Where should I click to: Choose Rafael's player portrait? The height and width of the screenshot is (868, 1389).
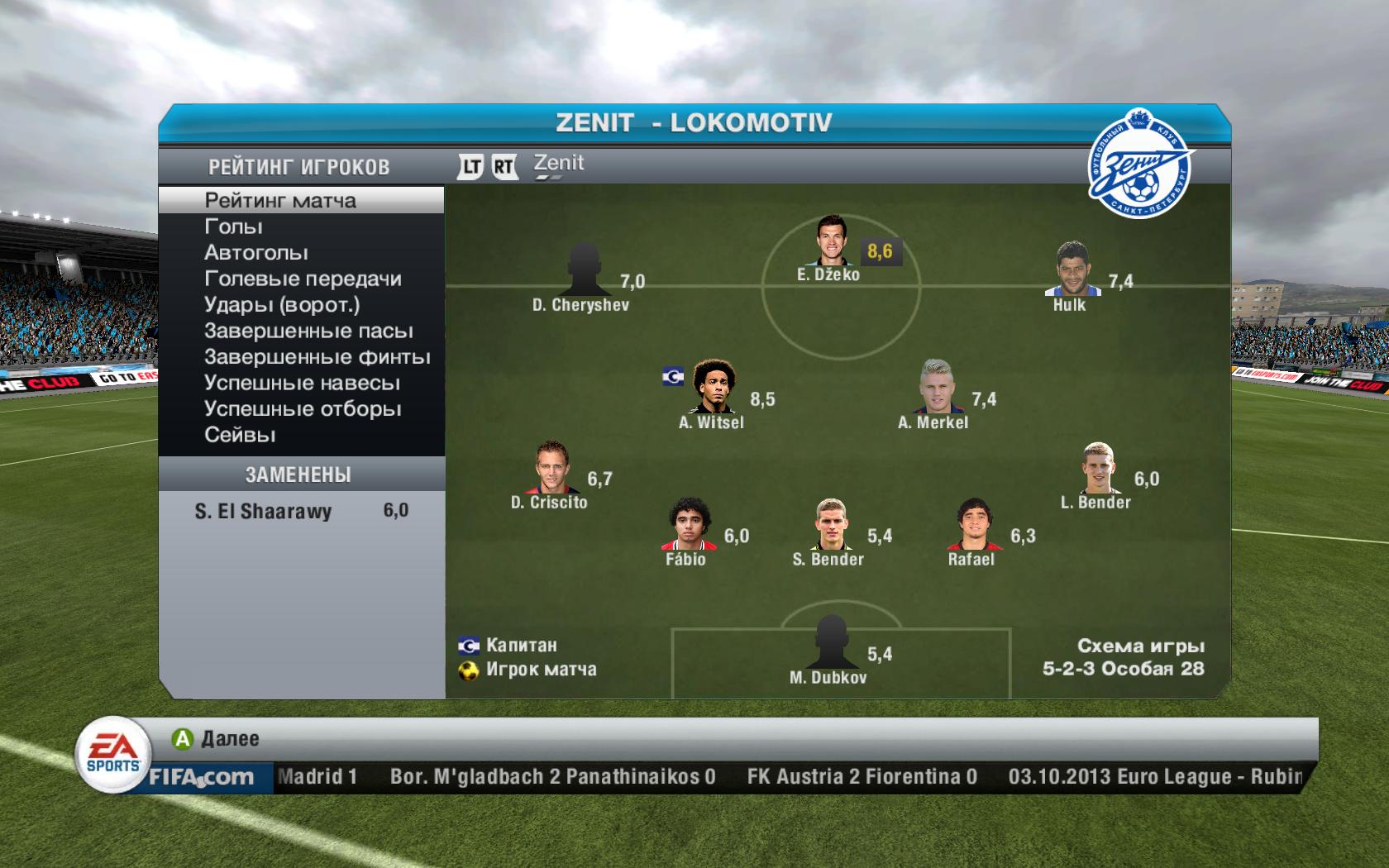click(971, 525)
